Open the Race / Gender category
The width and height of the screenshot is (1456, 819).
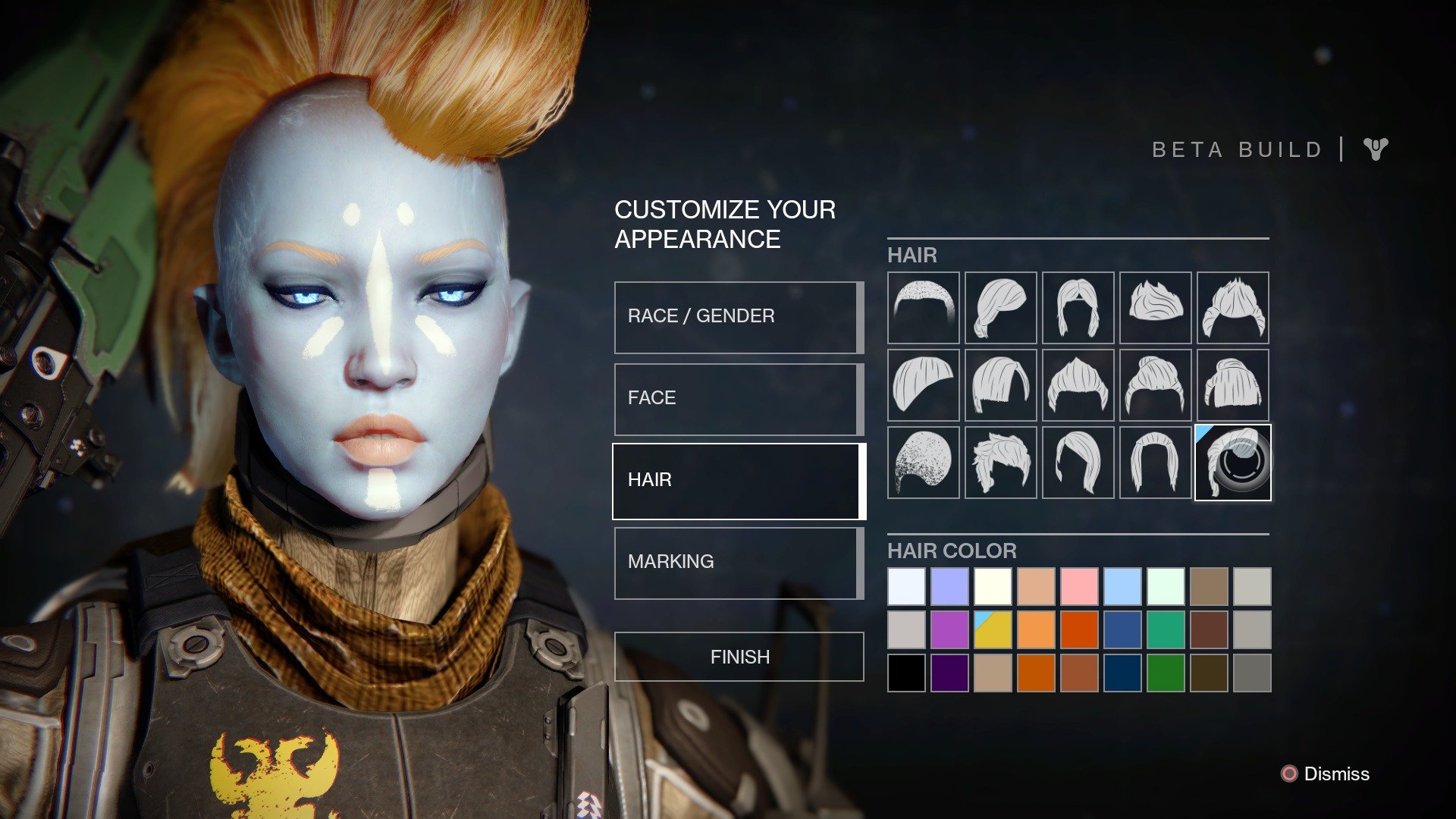(x=739, y=317)
